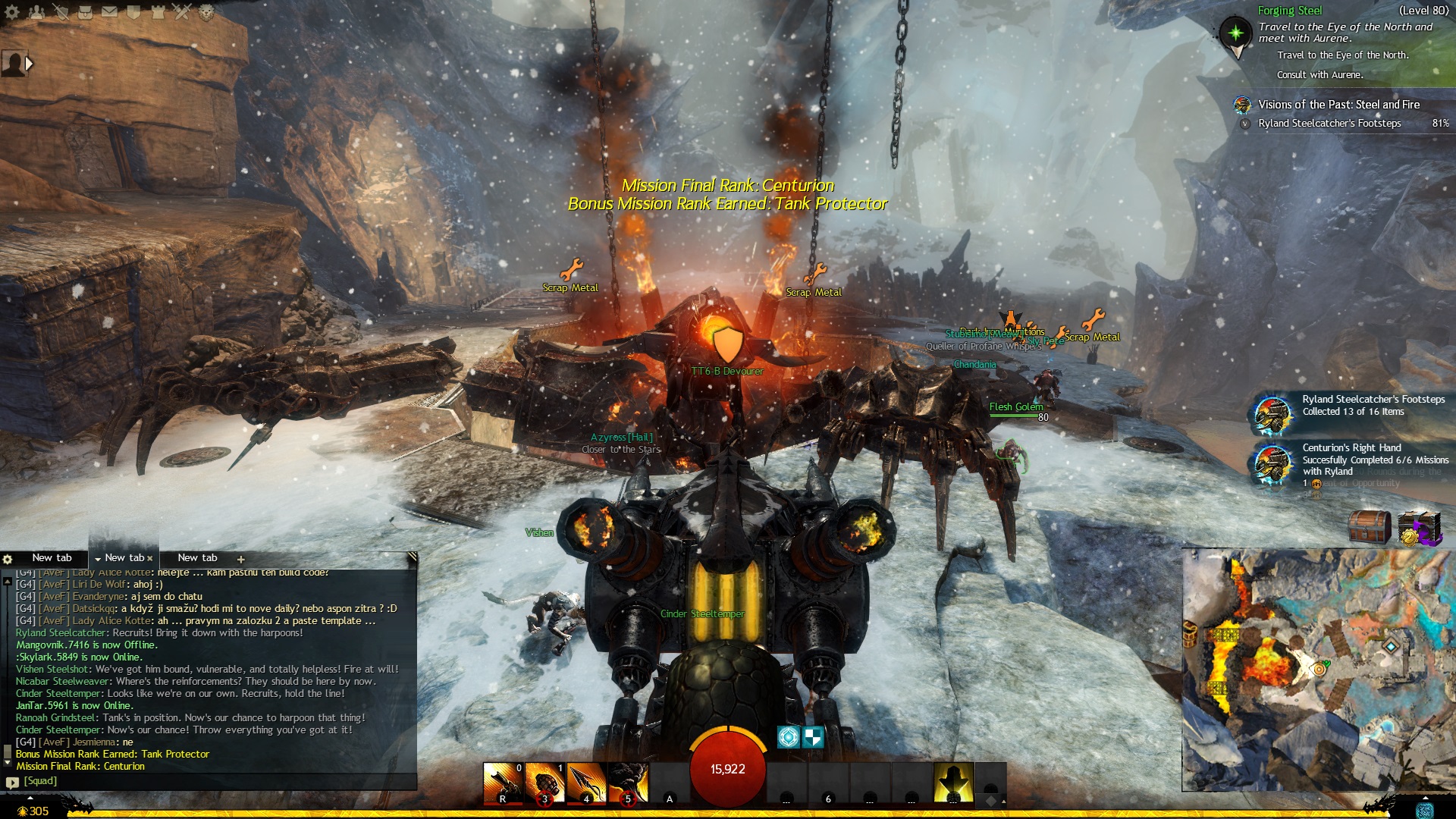Screen dimensions: 1456x819
Task: Open the Hero panel sword-and-shield icon
Action: pyautogui.click(x=61, y=11)
